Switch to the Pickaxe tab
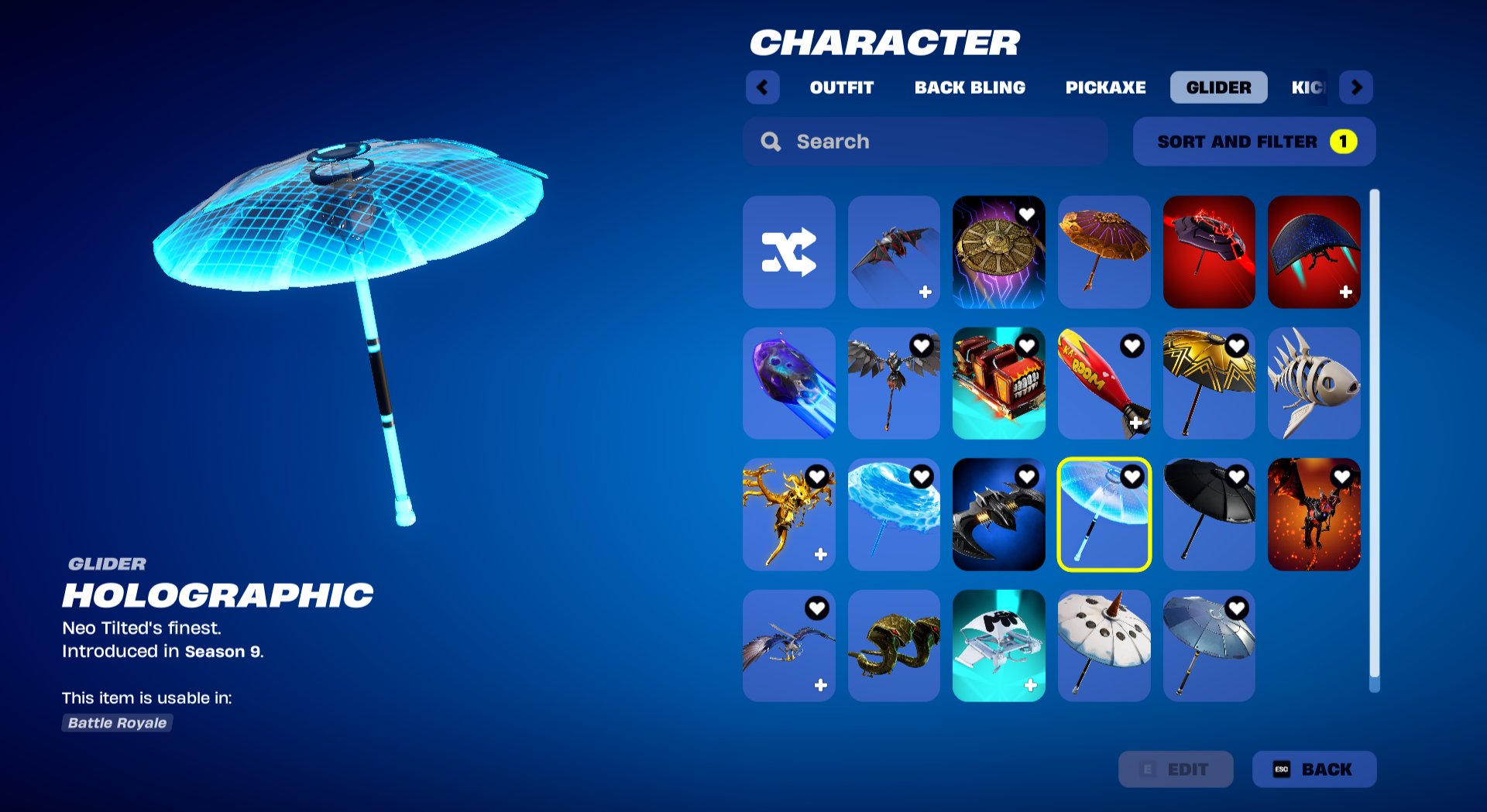The width and height of the screenshot is (1487, 812). pyautogui.click(x=1106, y=87)
